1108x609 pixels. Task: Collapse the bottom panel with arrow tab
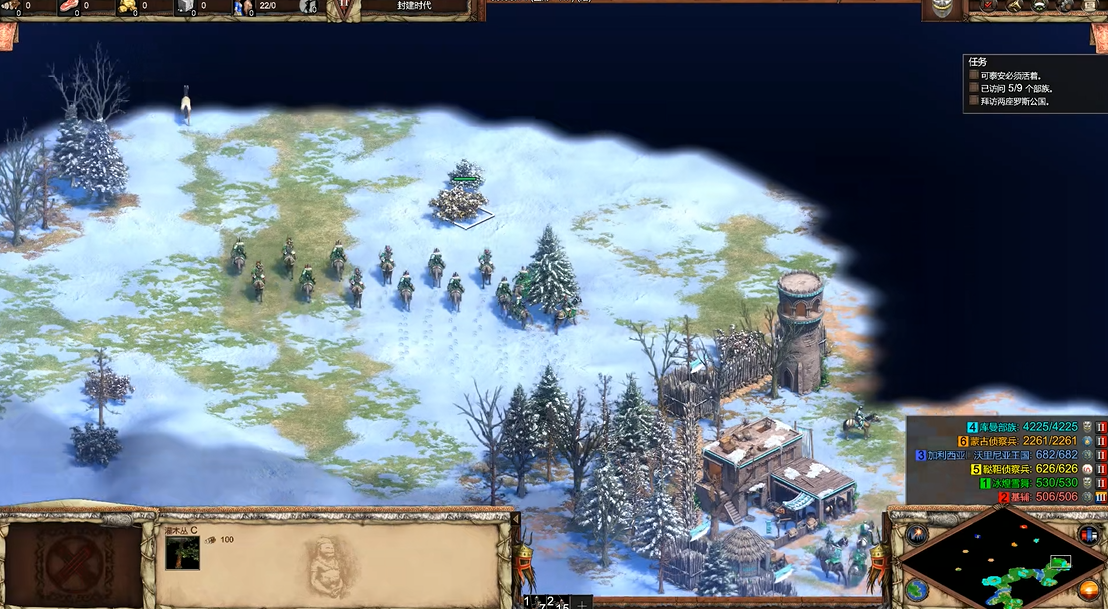517,521
